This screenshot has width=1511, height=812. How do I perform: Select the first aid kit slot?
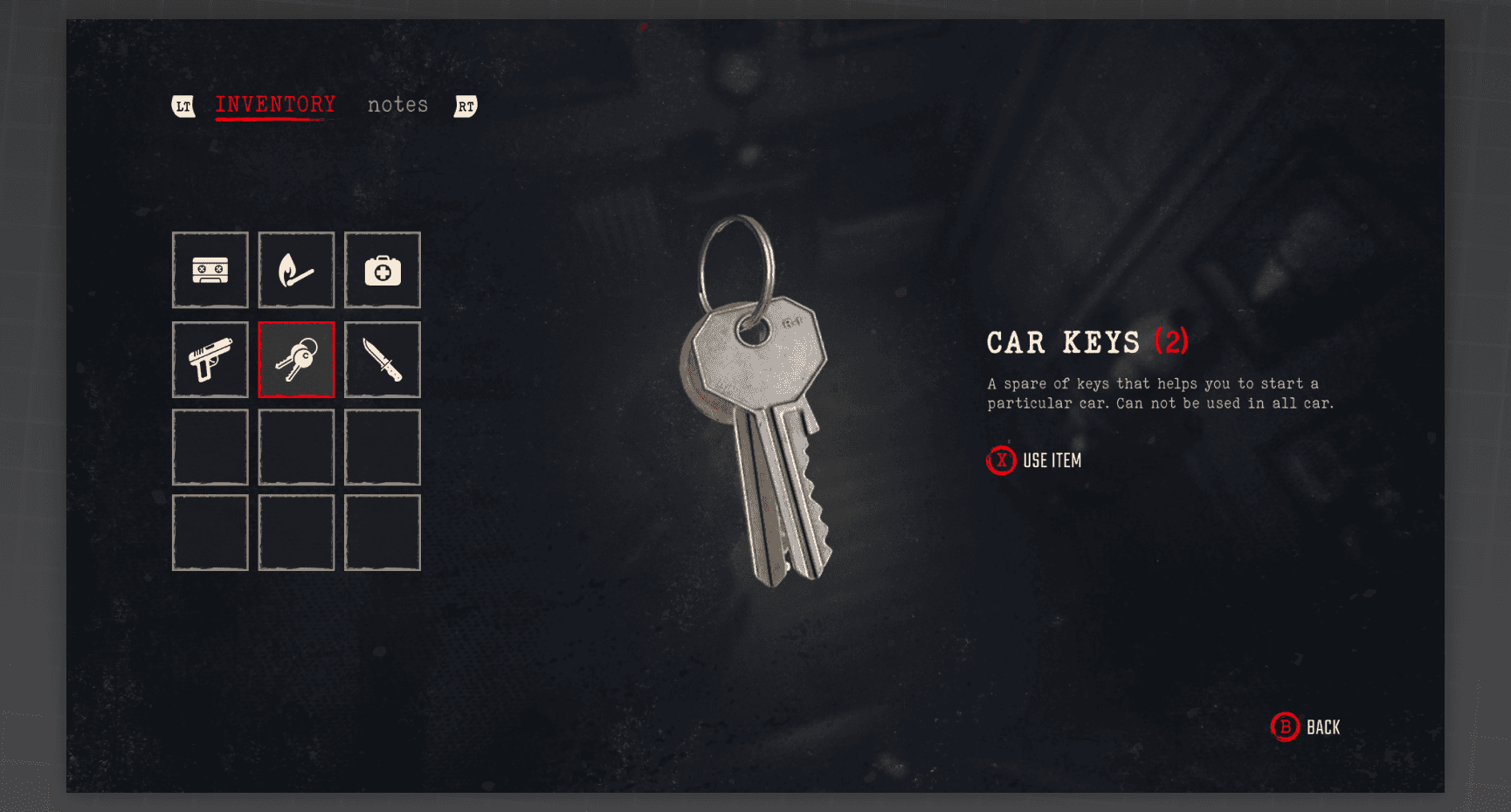pyautogui.click(x=383, y=270)
